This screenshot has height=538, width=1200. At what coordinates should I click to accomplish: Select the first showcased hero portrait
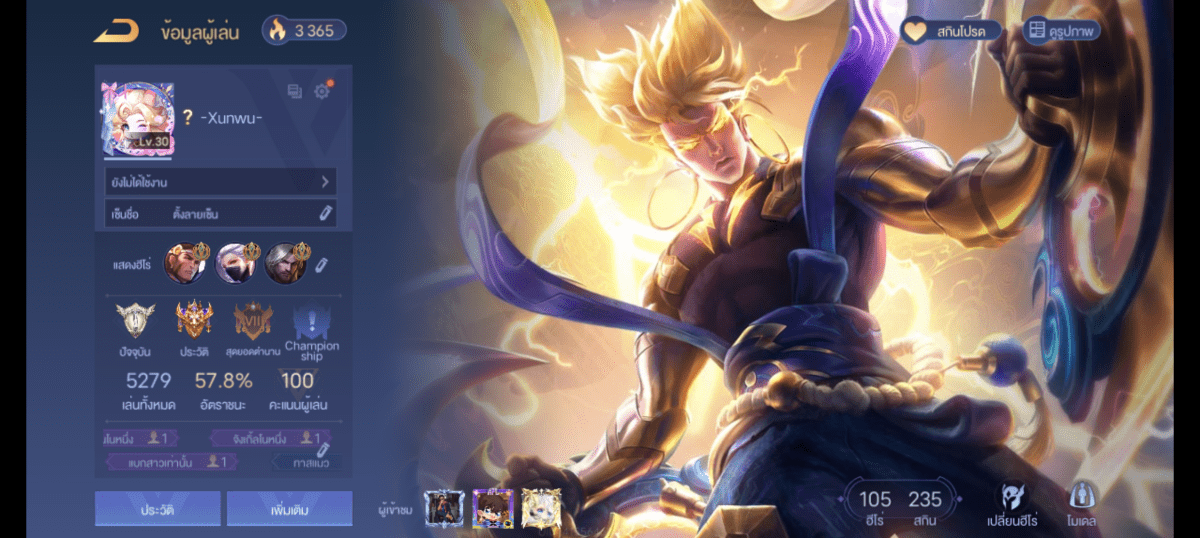pos(185,263)
